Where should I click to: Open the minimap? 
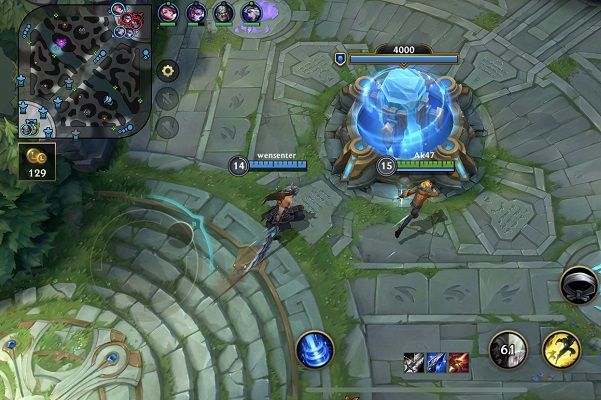coord(84,70)
